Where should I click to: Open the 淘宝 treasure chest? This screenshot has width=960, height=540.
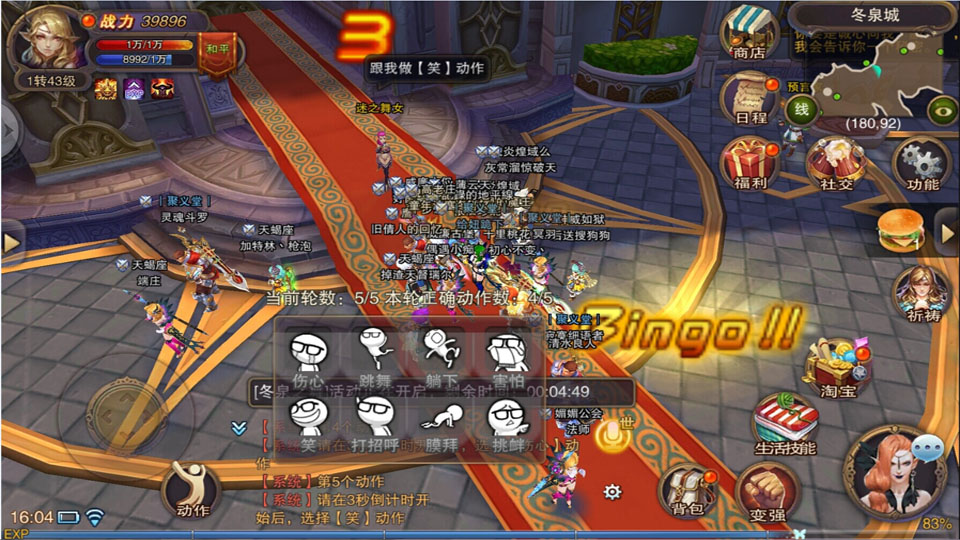836,366
